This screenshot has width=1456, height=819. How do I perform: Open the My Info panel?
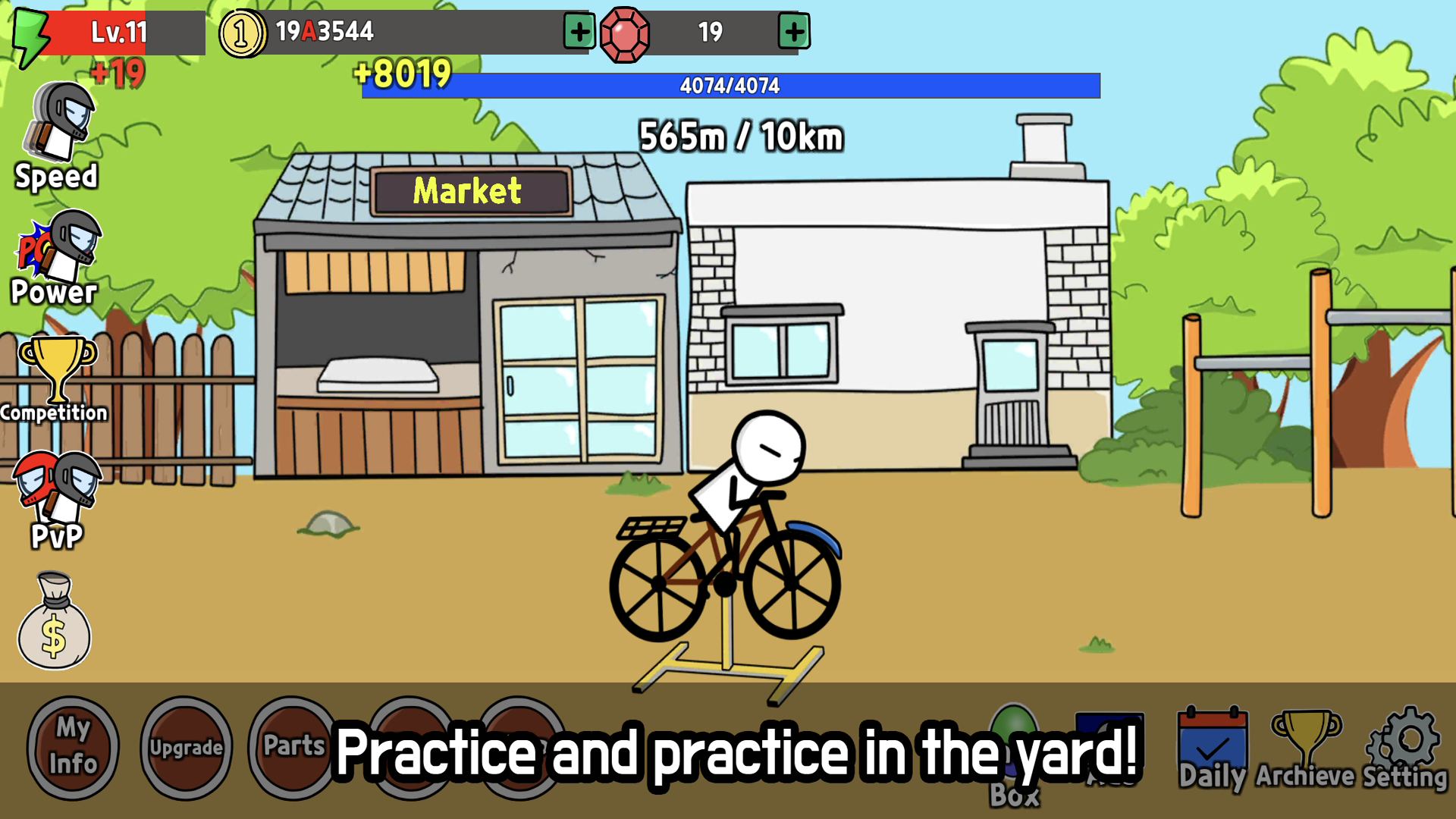(72, 747)
